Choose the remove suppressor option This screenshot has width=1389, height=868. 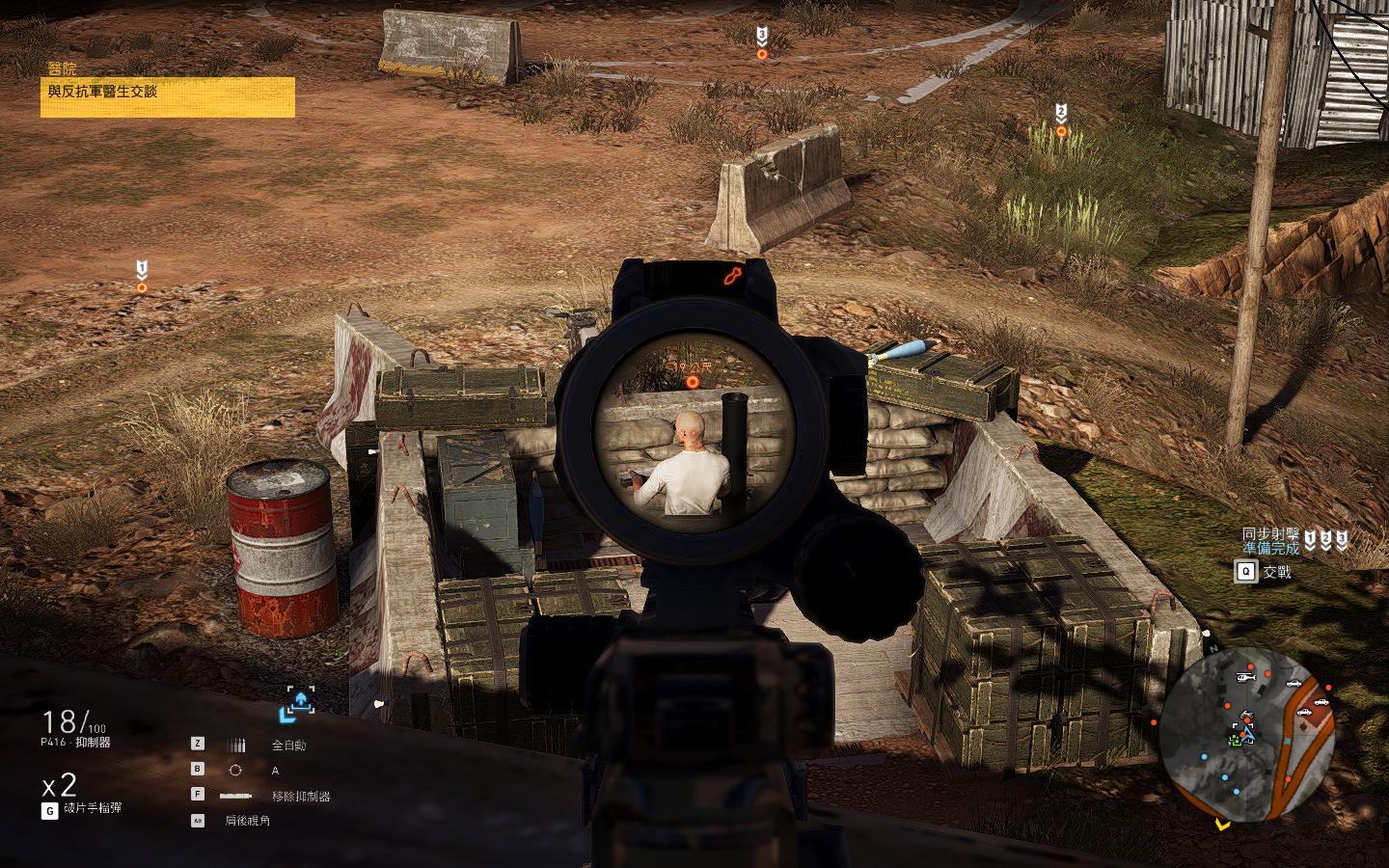(300, 796)
